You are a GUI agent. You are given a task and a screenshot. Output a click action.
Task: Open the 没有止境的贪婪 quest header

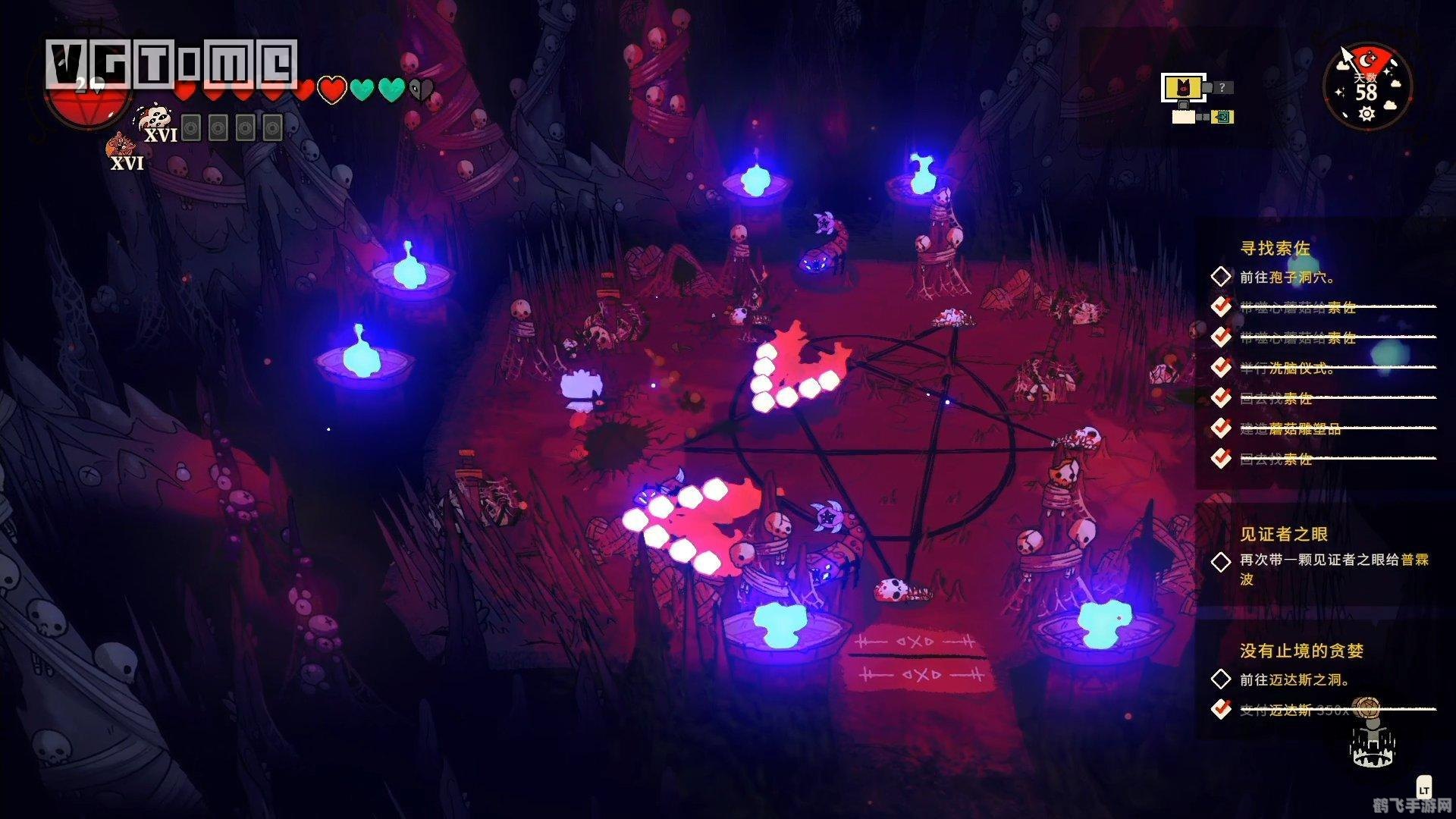(1301, 651)
